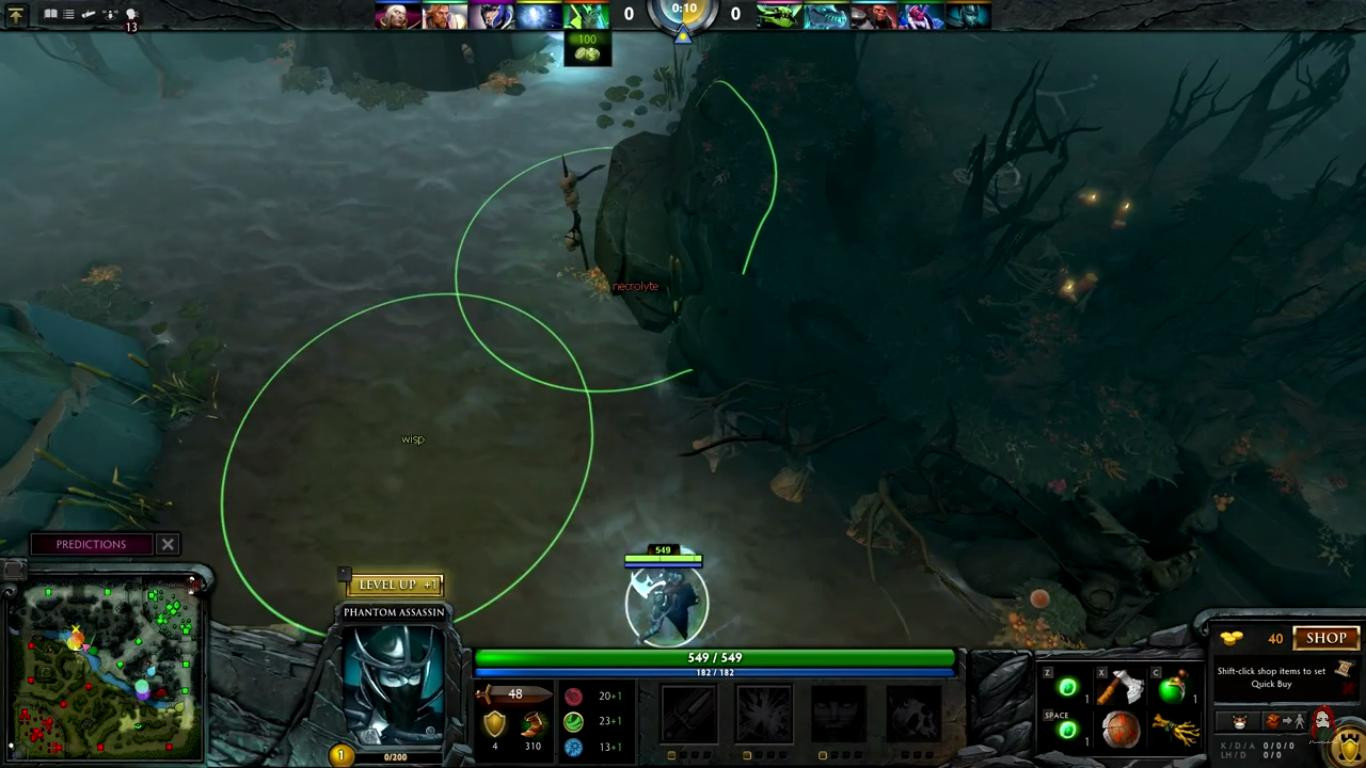Close the Predictions bar with its X
The height and width of the screenshot is (768, 1366).
click(x=168, y=544)
